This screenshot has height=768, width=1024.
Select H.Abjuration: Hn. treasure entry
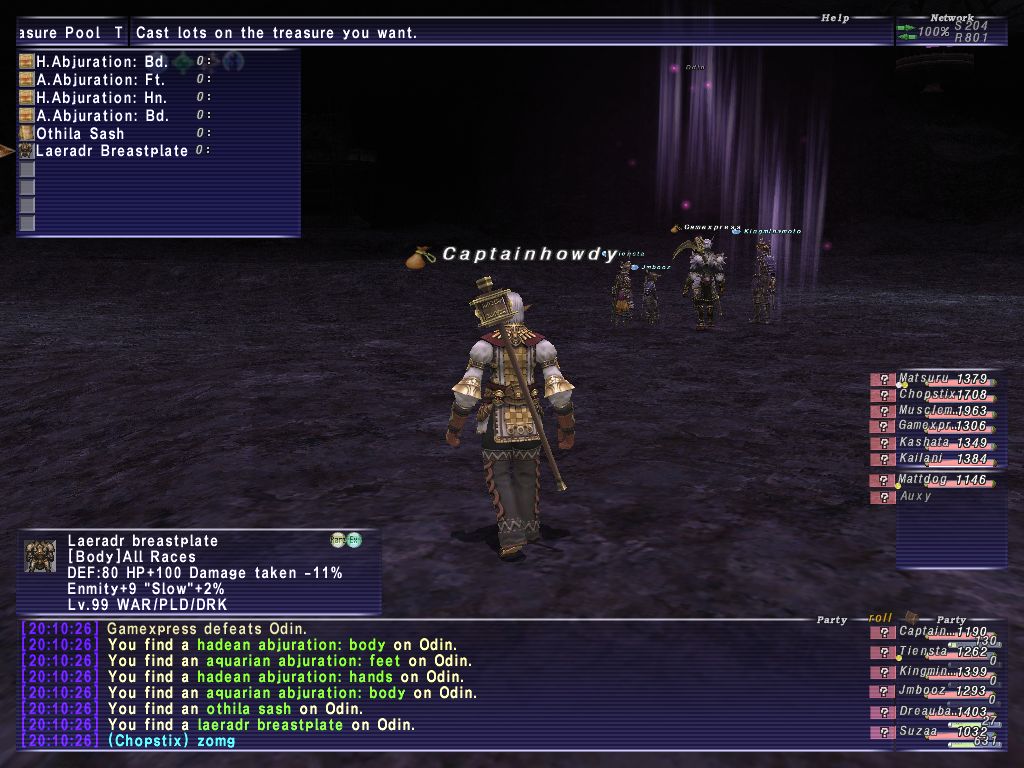coord(101,98)
